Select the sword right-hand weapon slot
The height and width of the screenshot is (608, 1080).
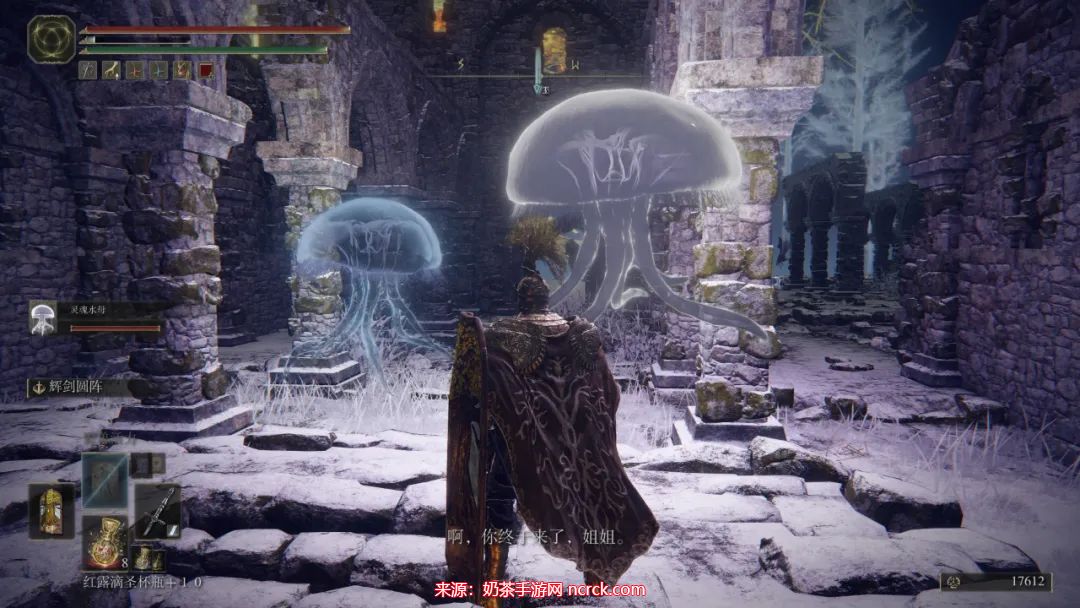157,510
